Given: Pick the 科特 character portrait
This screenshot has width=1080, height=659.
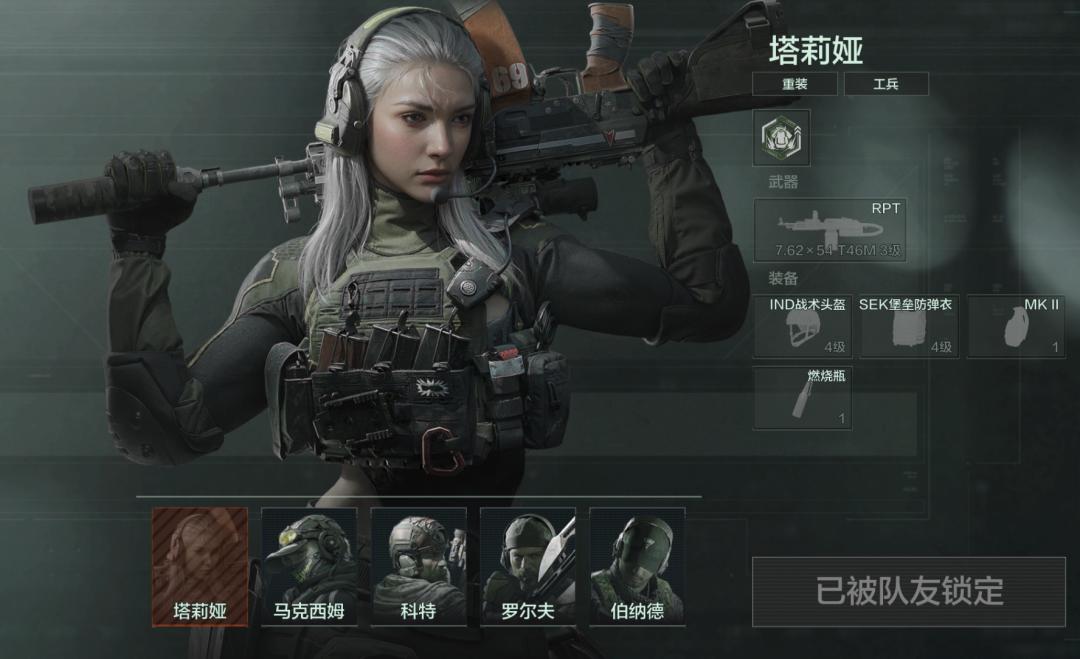Looking at the screenshot, I should [x=418, y=566].
